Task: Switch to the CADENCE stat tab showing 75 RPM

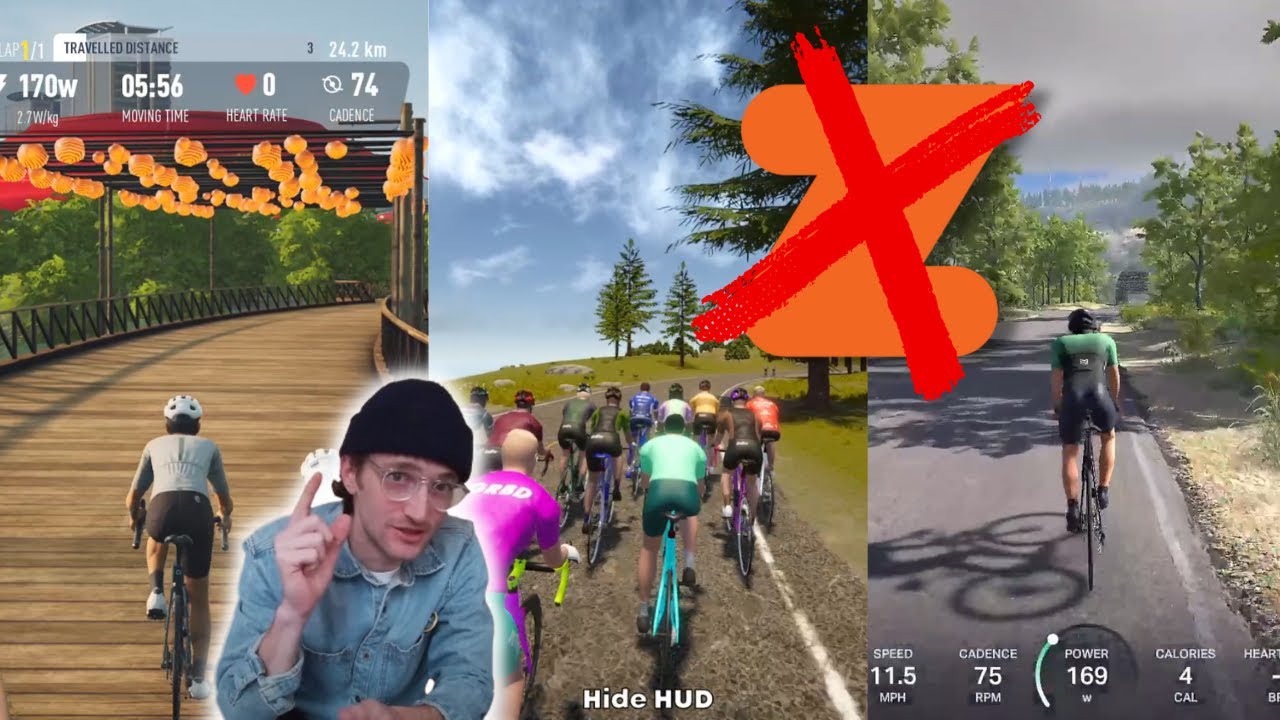Action: (x=990, y=676)
